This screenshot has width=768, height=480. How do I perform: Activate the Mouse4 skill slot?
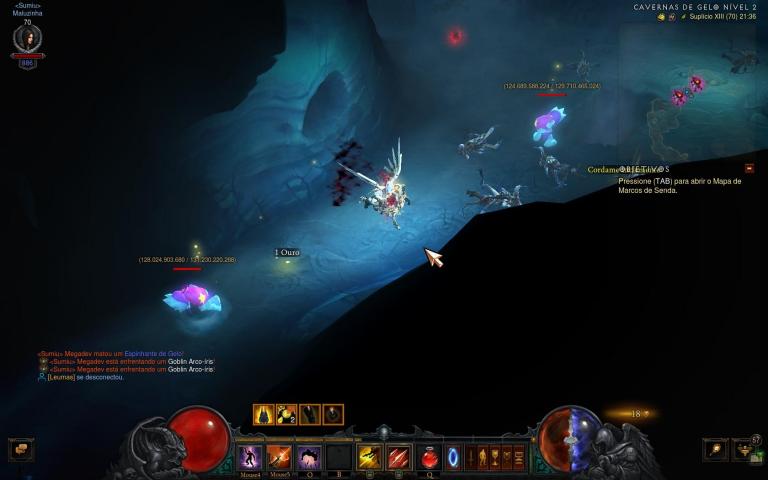click(249, 458)
